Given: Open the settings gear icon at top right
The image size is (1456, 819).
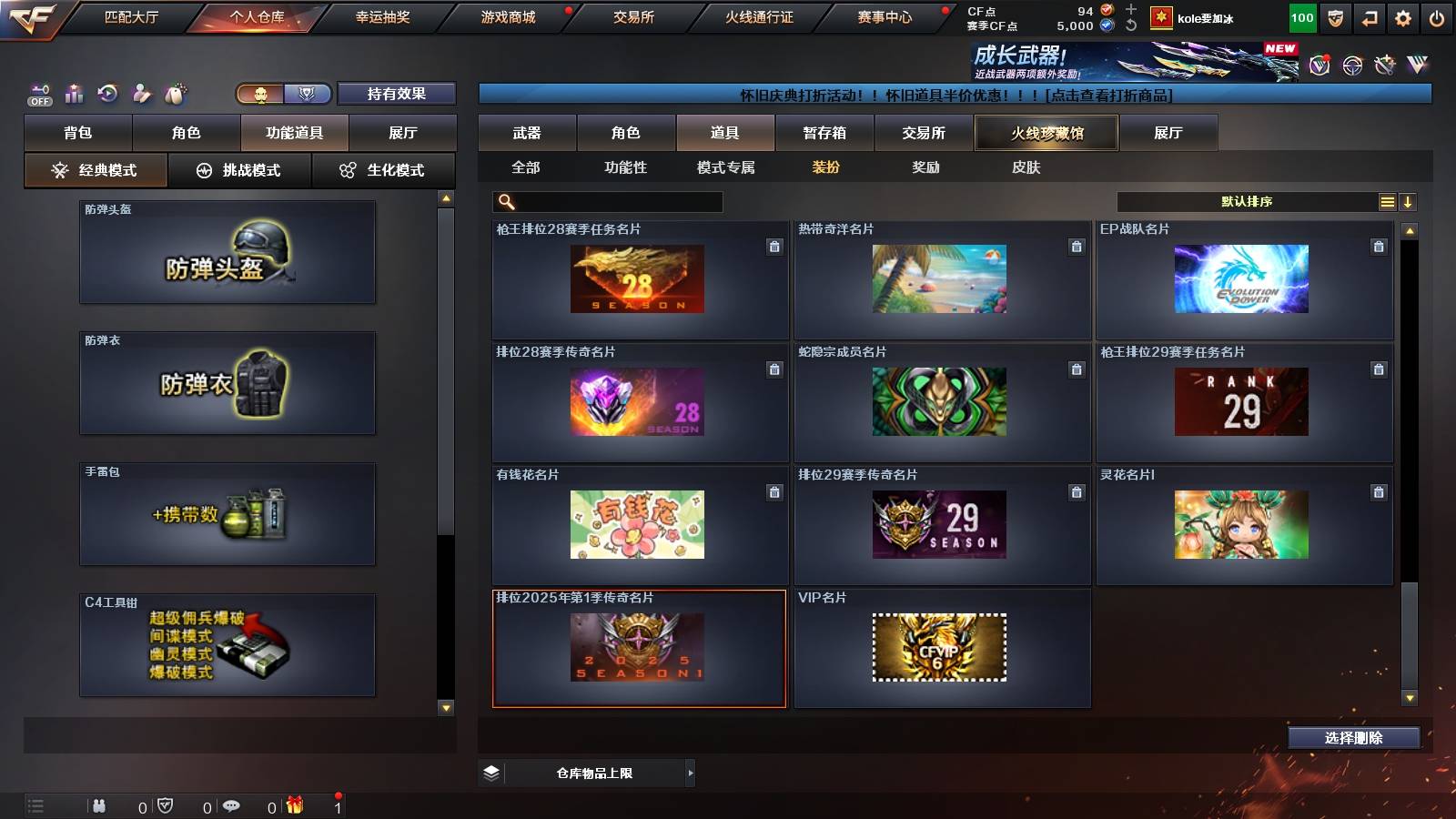Looking at the screenshot, I should click(x=1402, y=16).
